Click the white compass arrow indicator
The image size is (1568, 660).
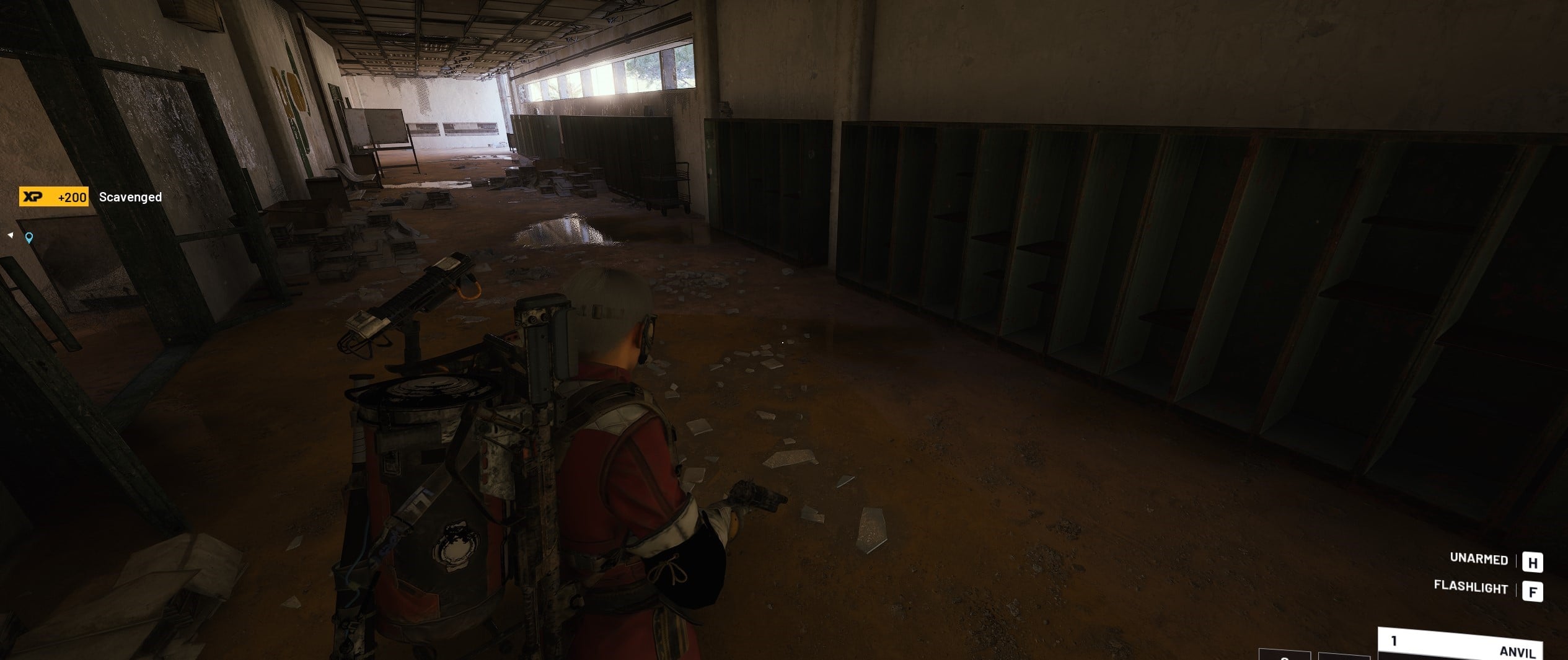(10, 234)
